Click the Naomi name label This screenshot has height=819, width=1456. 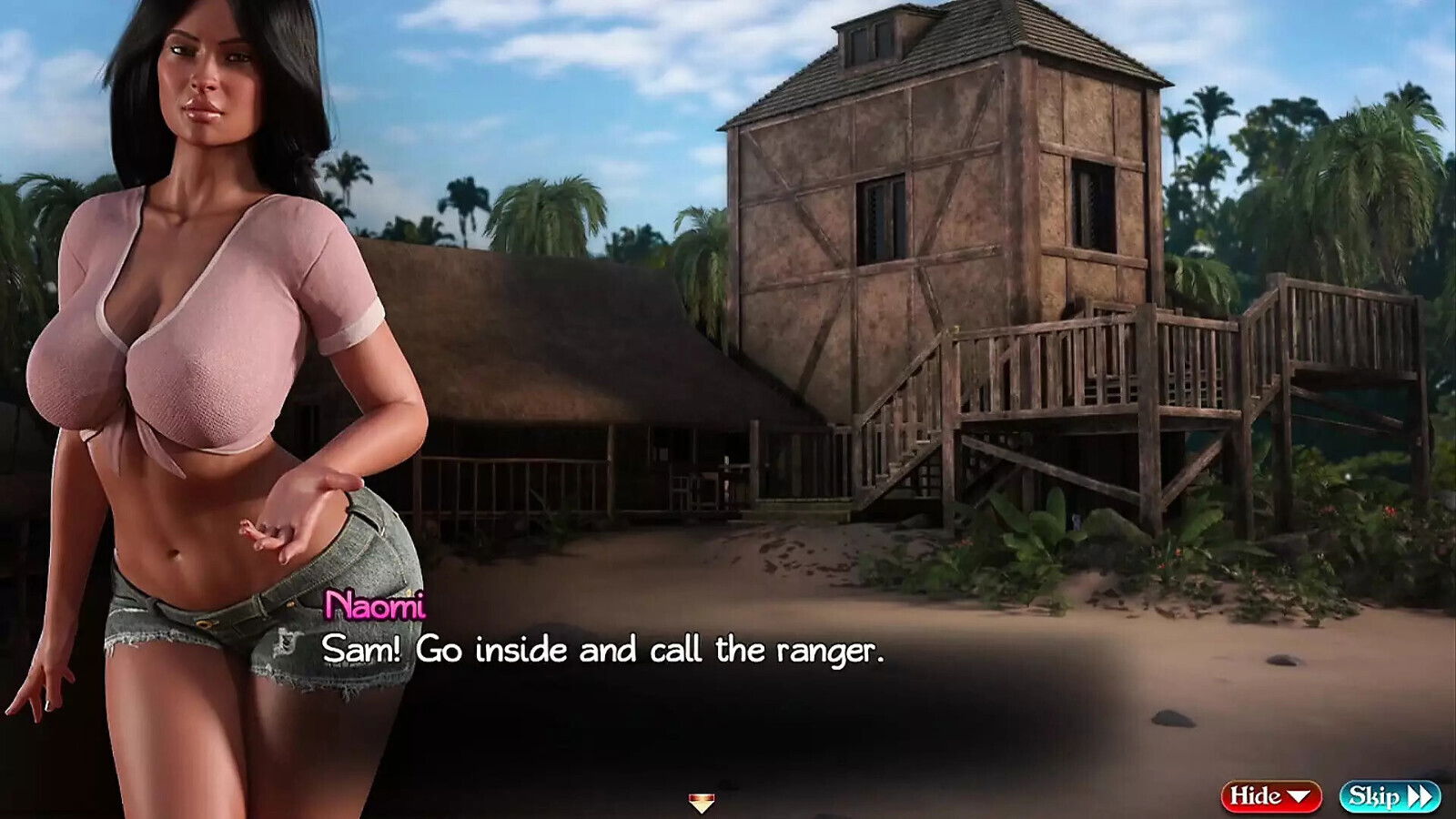point(375,602)
